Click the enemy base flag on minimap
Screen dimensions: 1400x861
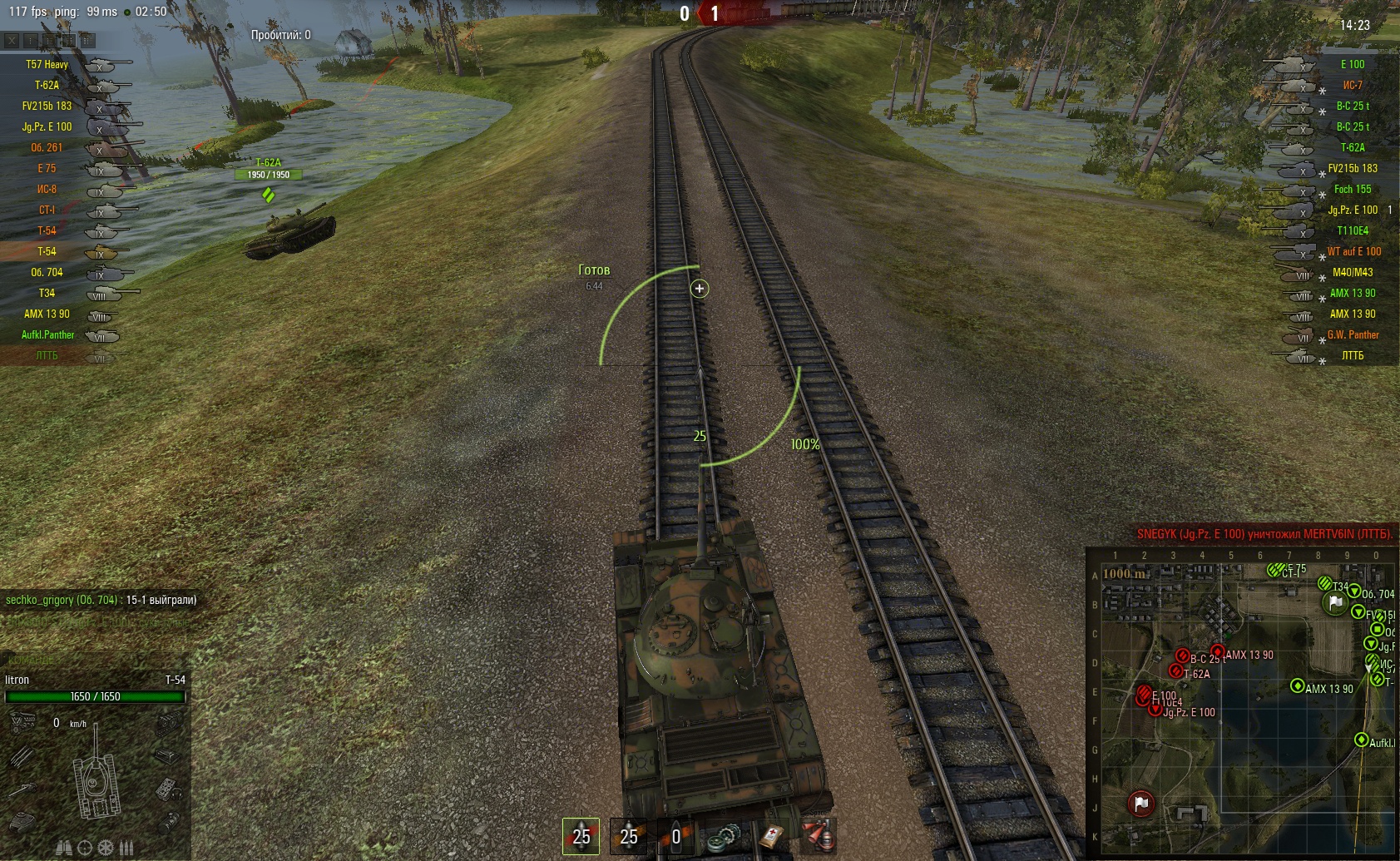1140,804
